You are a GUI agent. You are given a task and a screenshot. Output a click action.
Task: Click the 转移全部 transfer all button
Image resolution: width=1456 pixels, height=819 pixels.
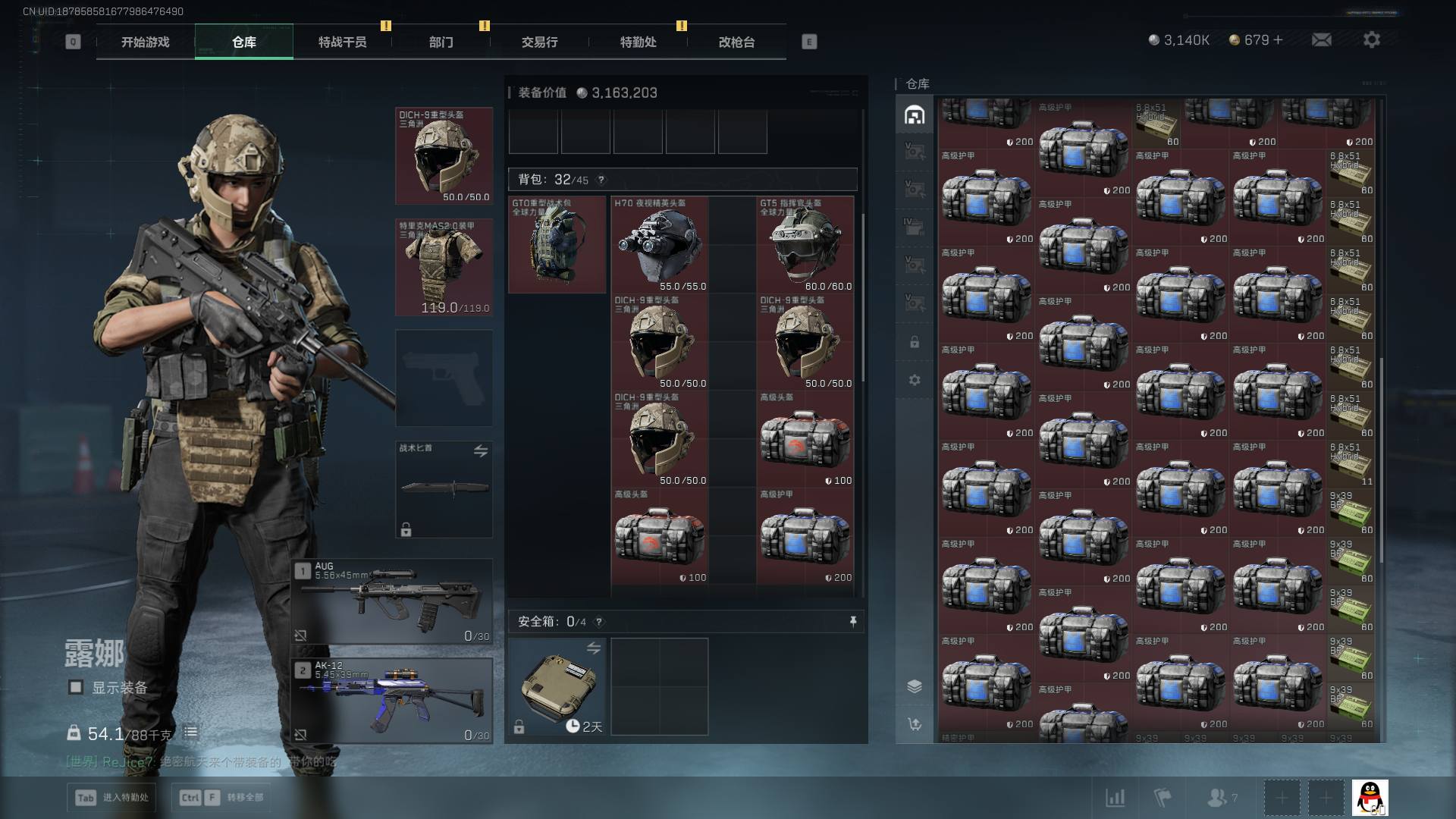pyautogui.click(x=221, y=798)
